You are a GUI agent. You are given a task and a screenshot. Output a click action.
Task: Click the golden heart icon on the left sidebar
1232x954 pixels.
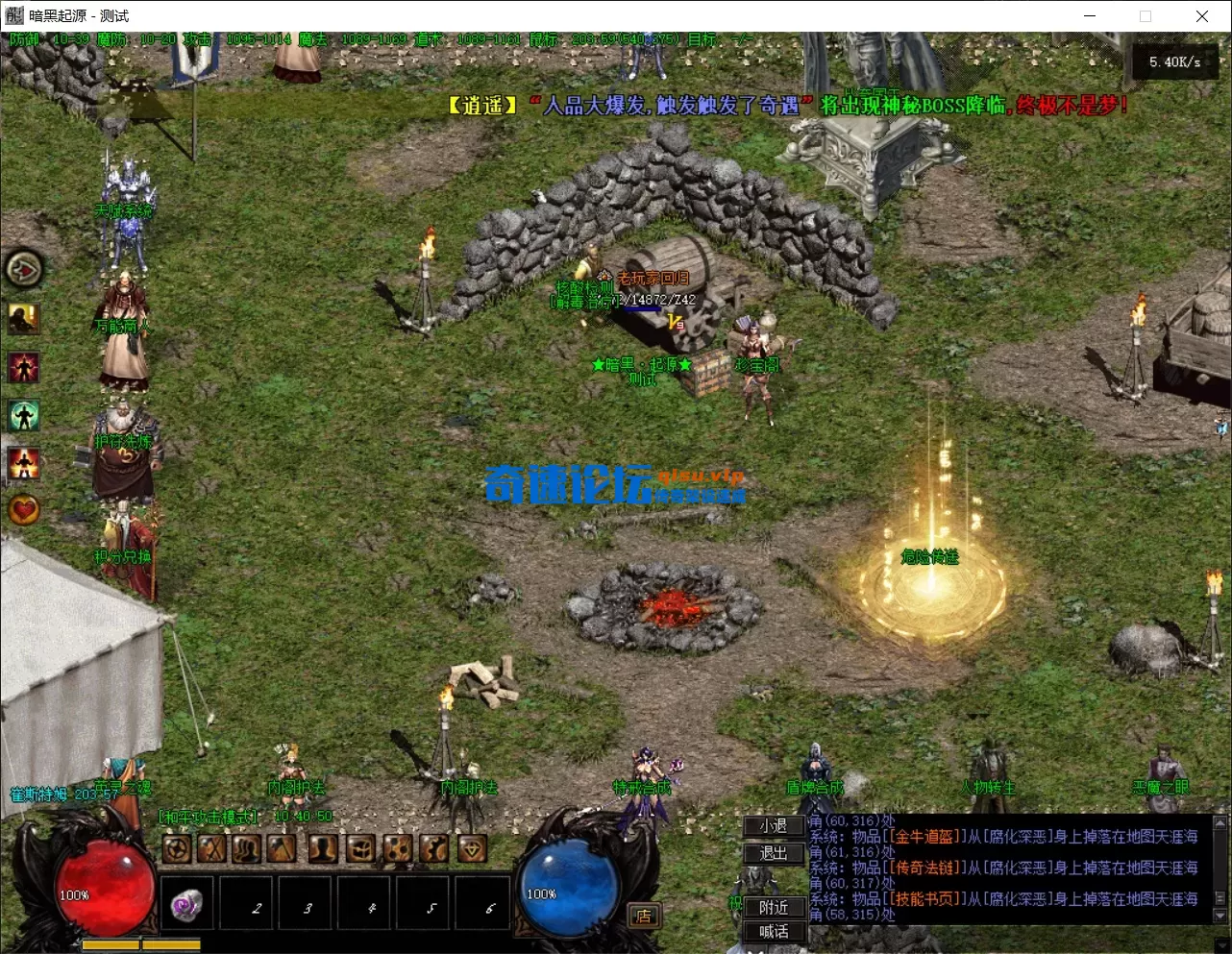pos(24,510)
